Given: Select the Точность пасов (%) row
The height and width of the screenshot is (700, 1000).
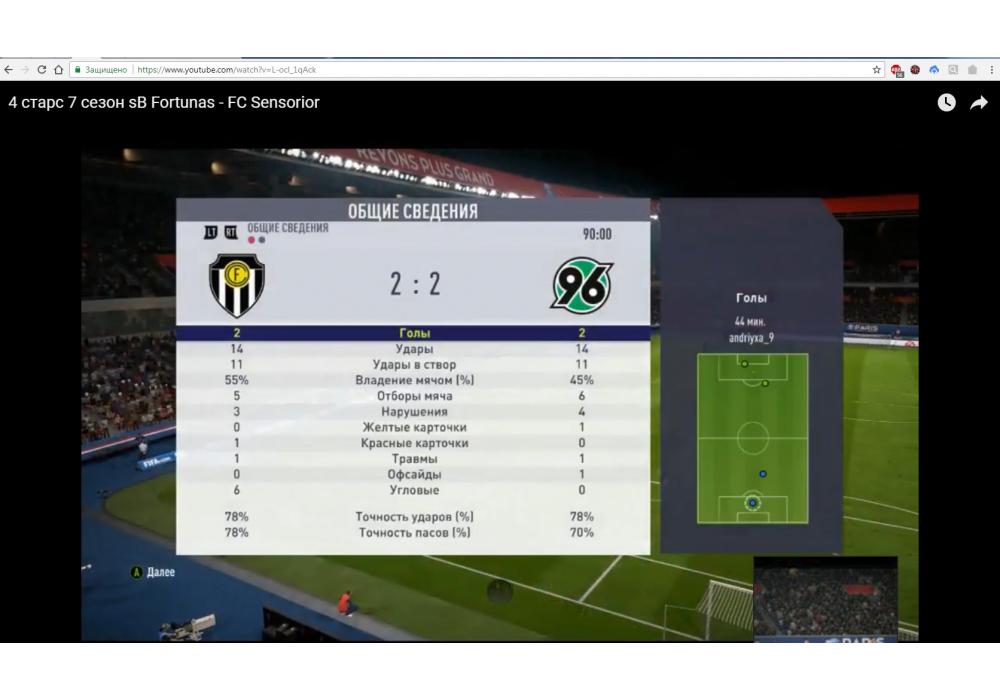Looking at the screenshot, I should tap(414, 533).
